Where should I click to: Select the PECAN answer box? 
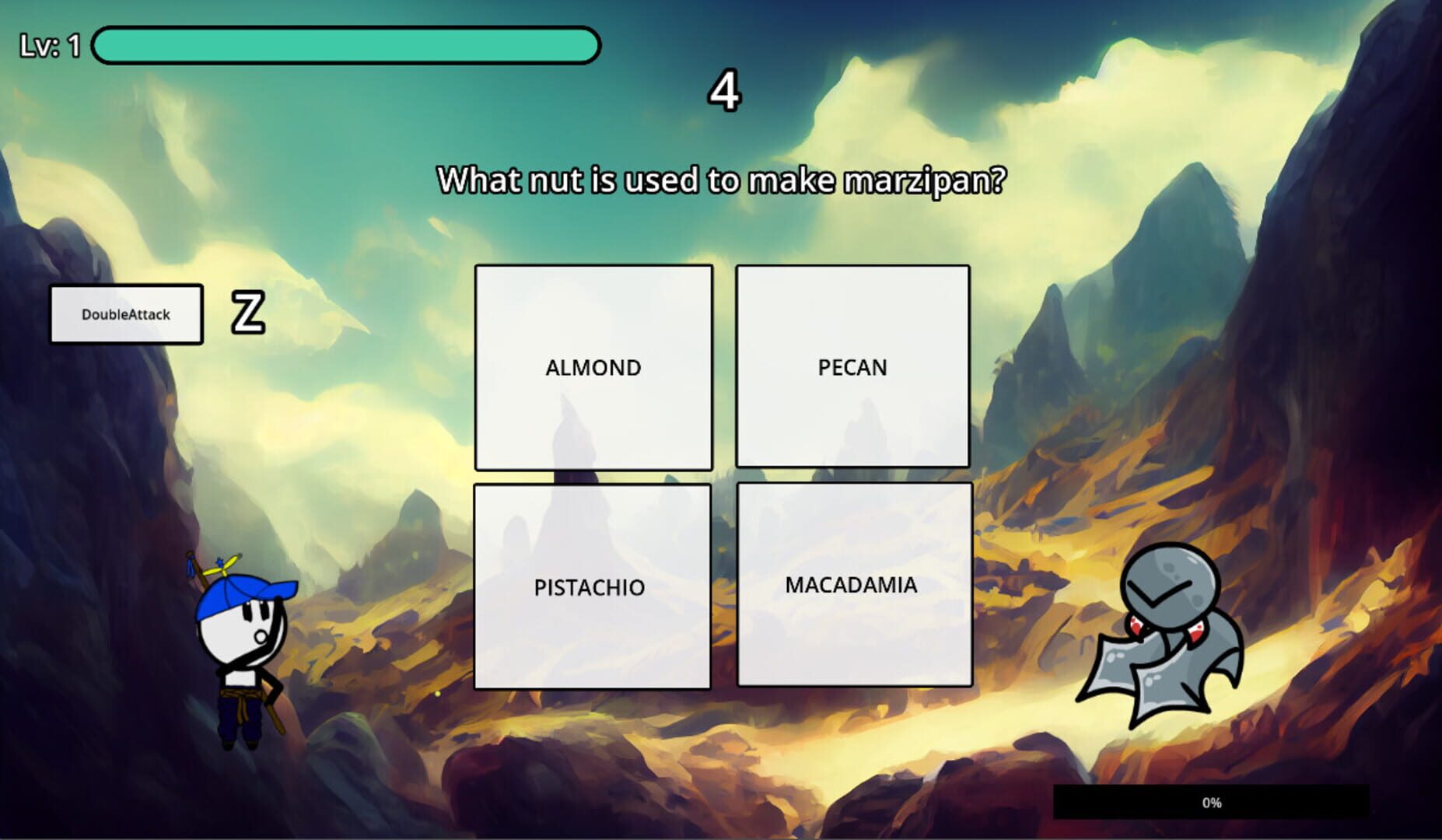click(x=853, y=364)
